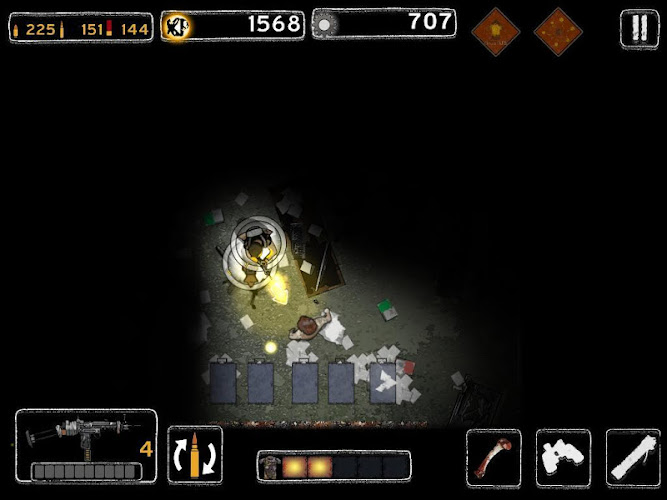Viewport: 667px width, 500px height.
Task: Activate the binoculars item
Action: click(x=564, y=456)
